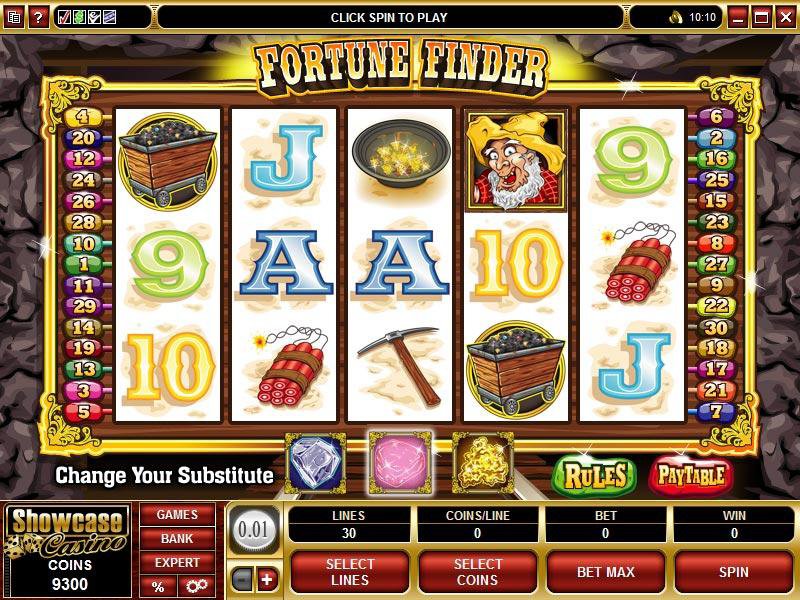Image resolution: width=800 pixels, height=600 pixels.
Task: Go to the BANK section
Action: (x=176, y=539)
